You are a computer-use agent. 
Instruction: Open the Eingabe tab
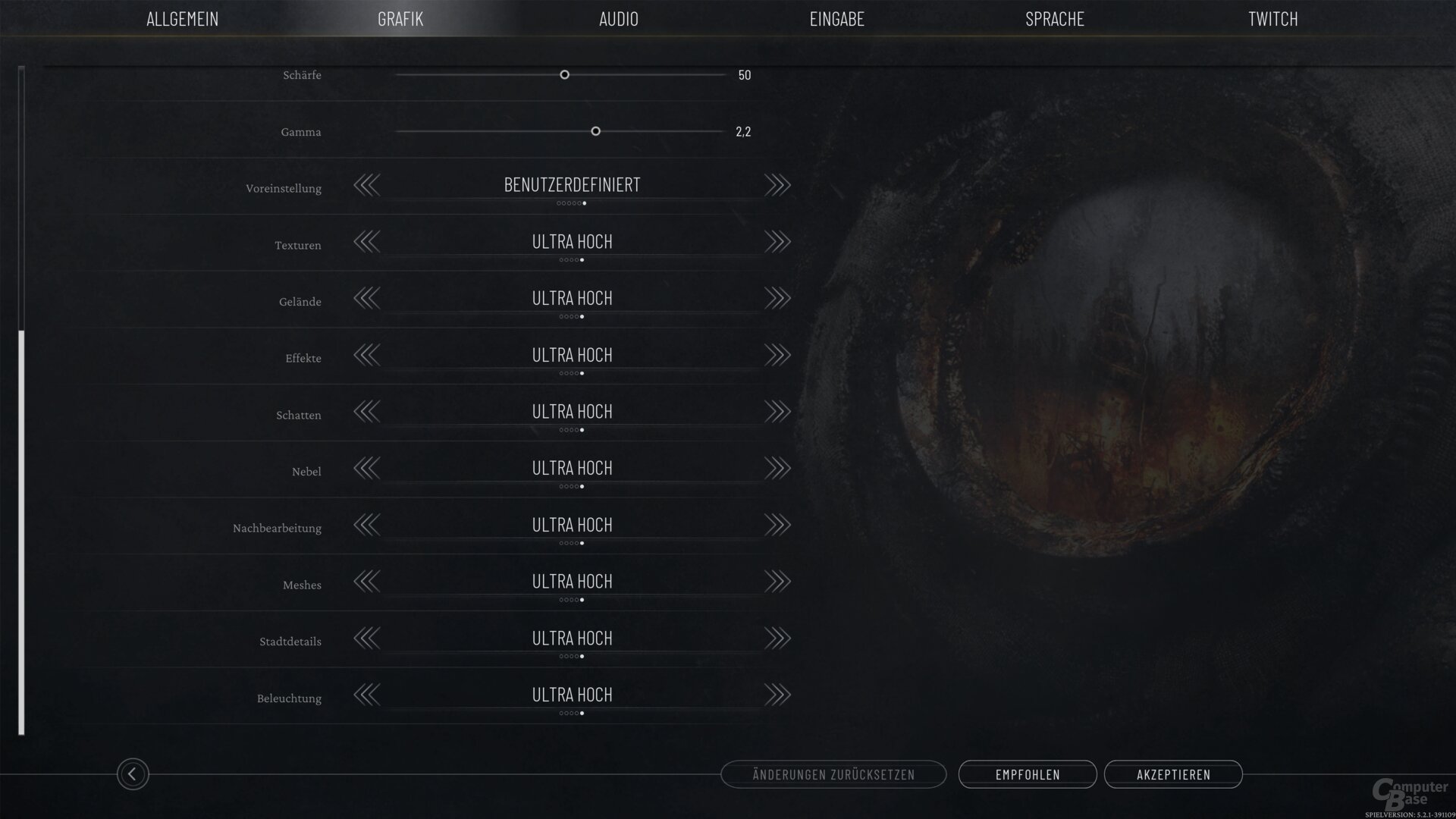coord(838,19)
